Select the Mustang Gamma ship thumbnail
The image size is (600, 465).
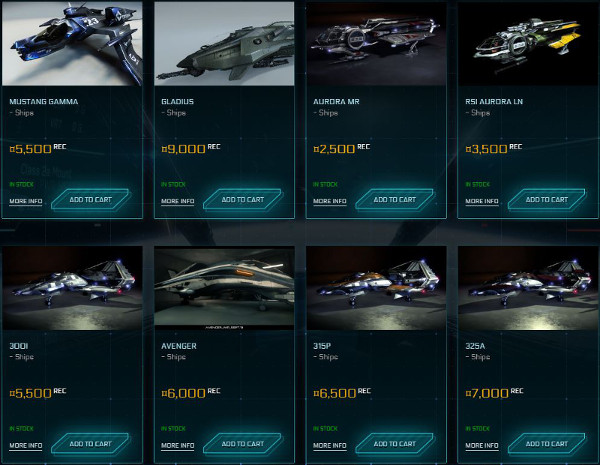(x=72, y=44)
